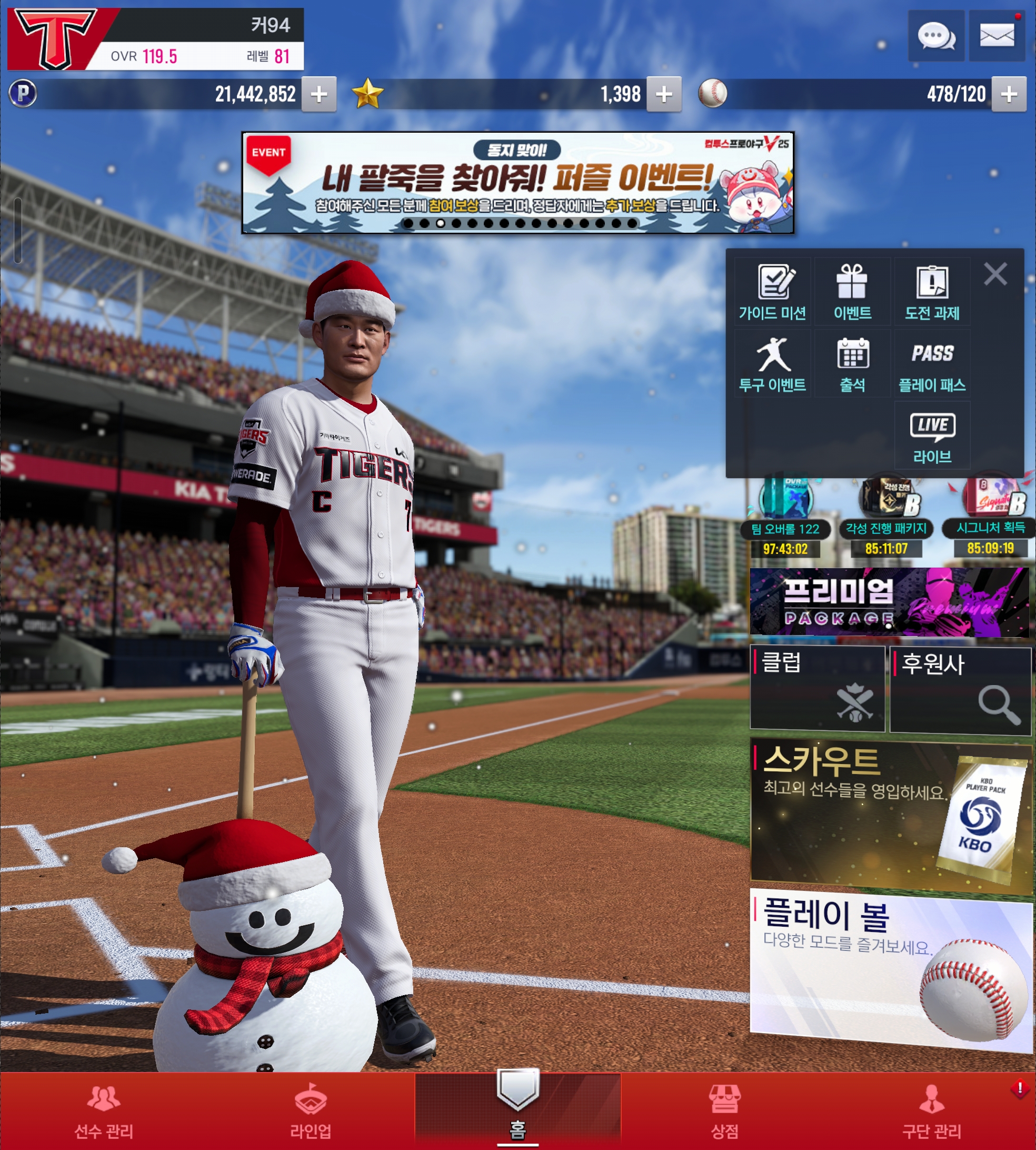
Task: Enter 플레이 볼 play modes
Action: coord(890,968)
